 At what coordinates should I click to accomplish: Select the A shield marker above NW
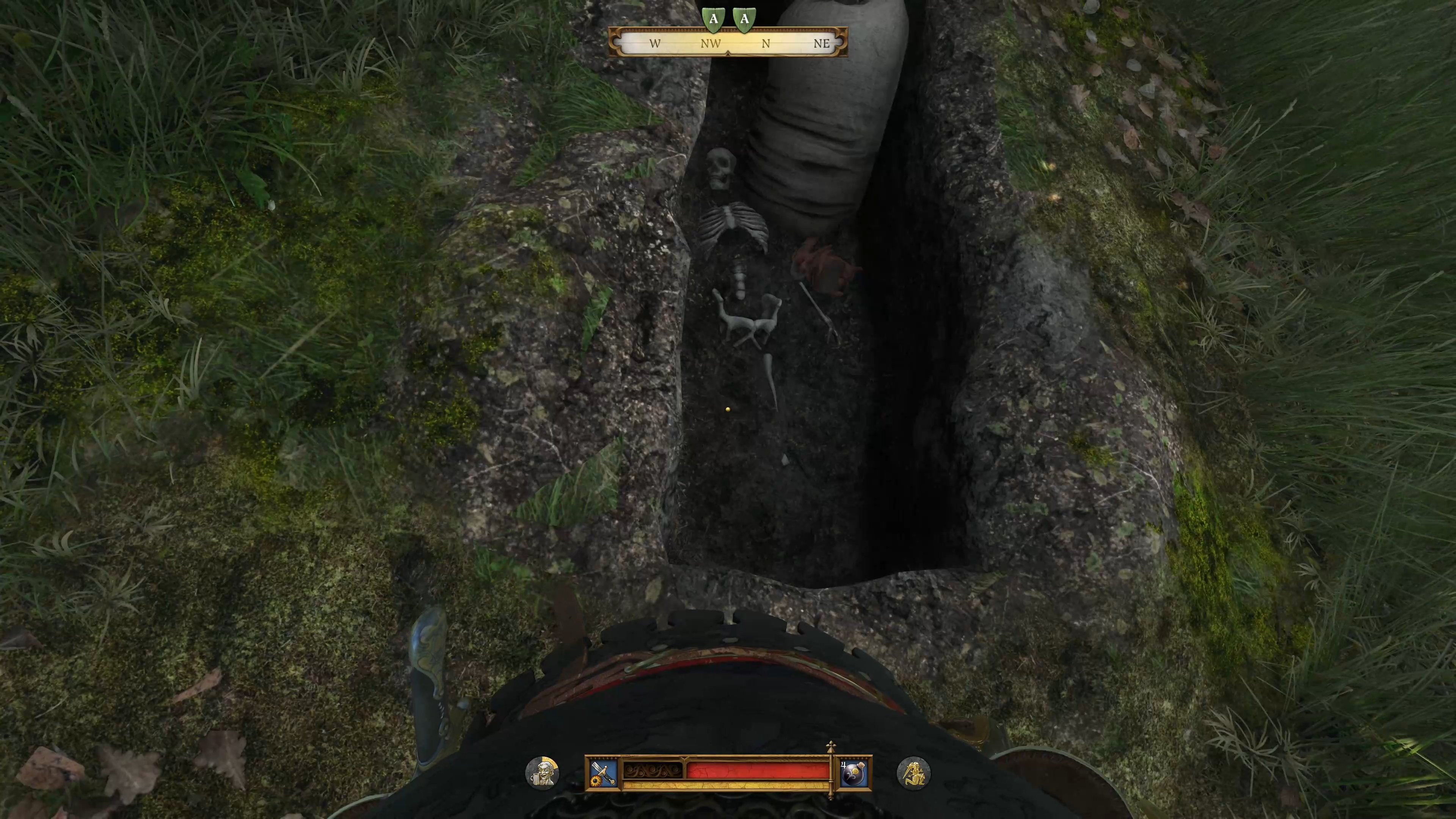(713, 19)
